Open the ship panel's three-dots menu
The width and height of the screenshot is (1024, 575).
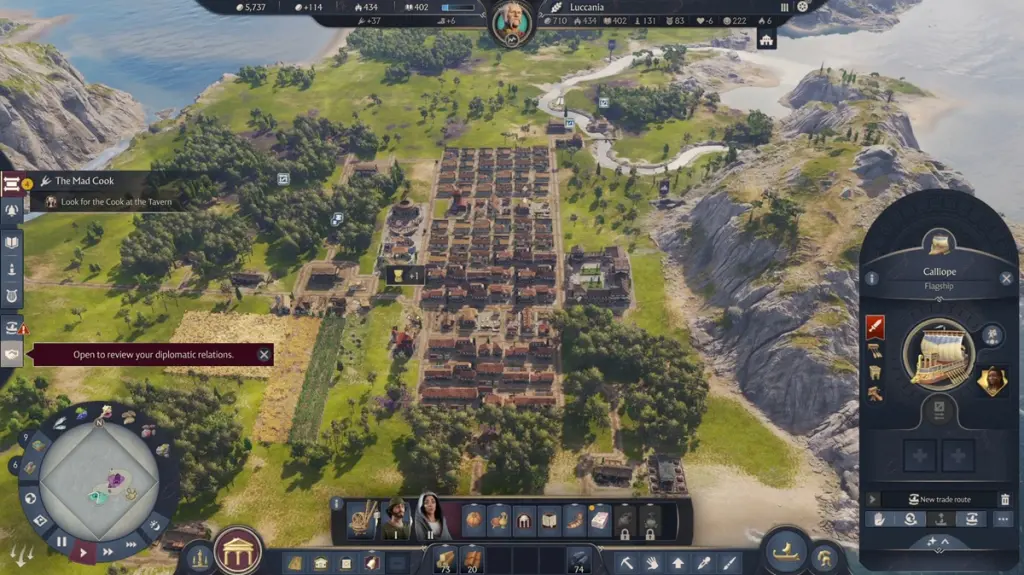(x=1002, y=519)
